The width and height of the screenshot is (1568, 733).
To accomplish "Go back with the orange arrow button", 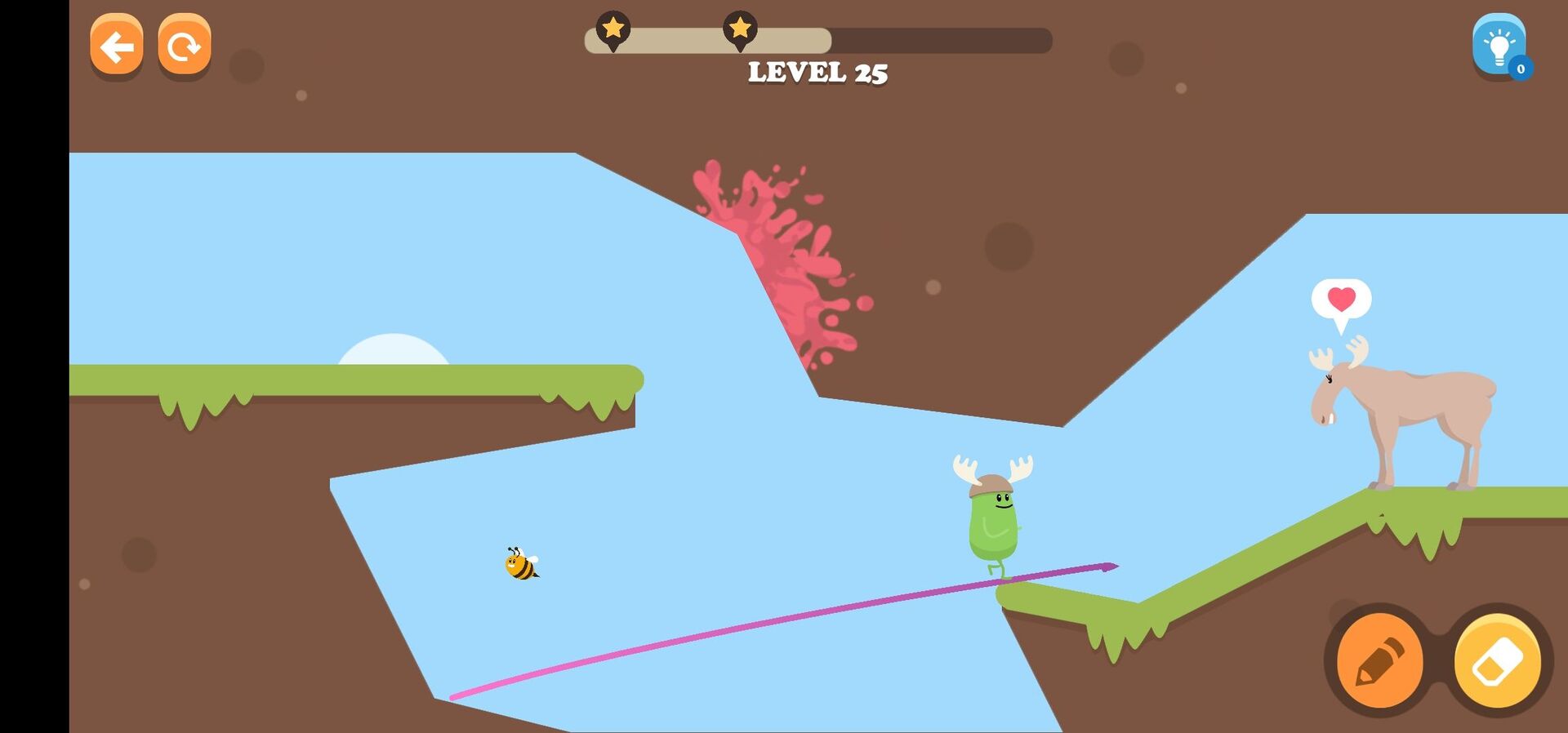I will pyautogui.click(x=116, y=47).
